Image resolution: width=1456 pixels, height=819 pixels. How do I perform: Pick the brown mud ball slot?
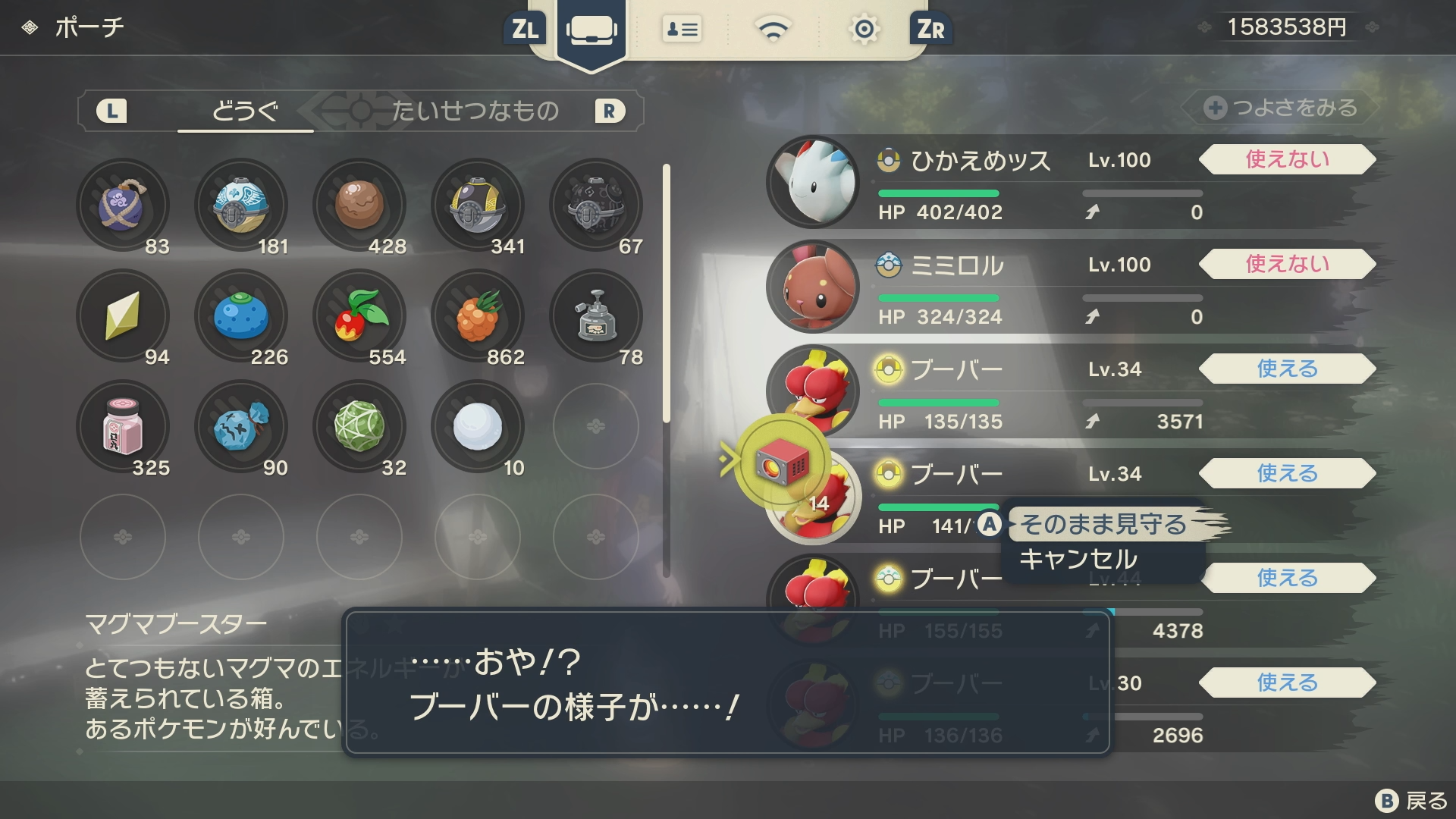pos(359,205)
